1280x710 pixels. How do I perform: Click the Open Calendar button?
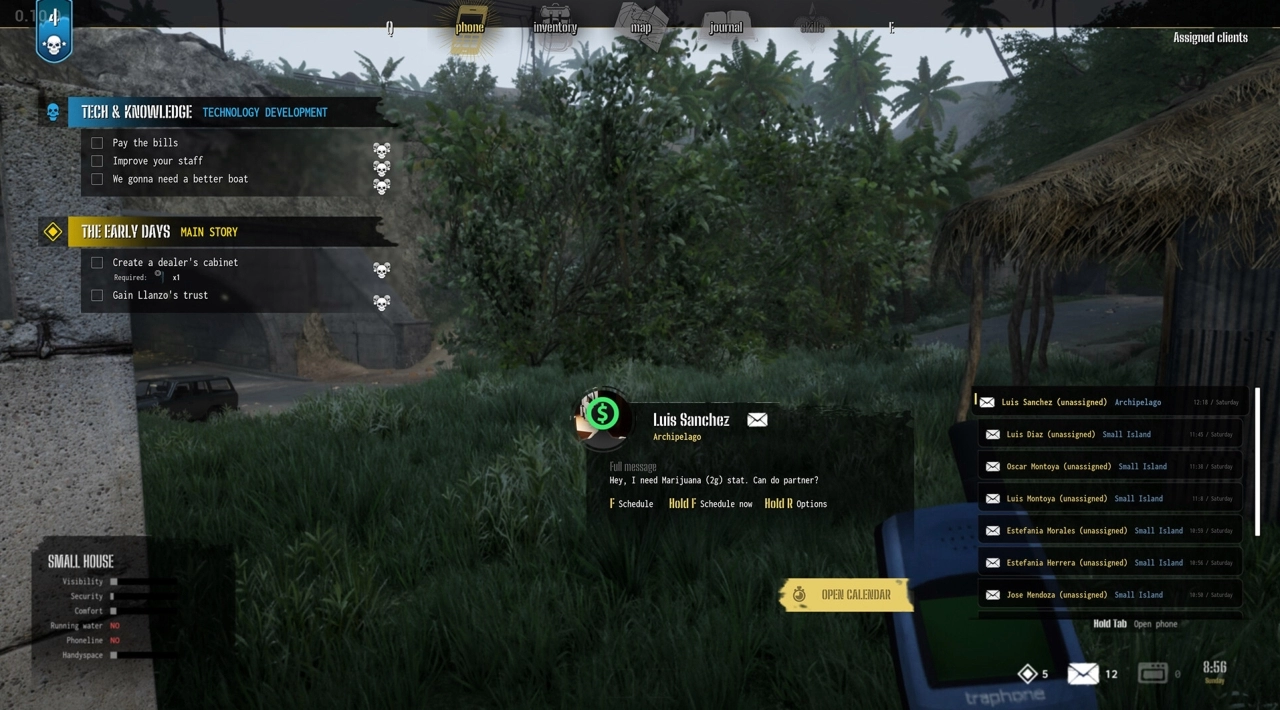(845, 595)
